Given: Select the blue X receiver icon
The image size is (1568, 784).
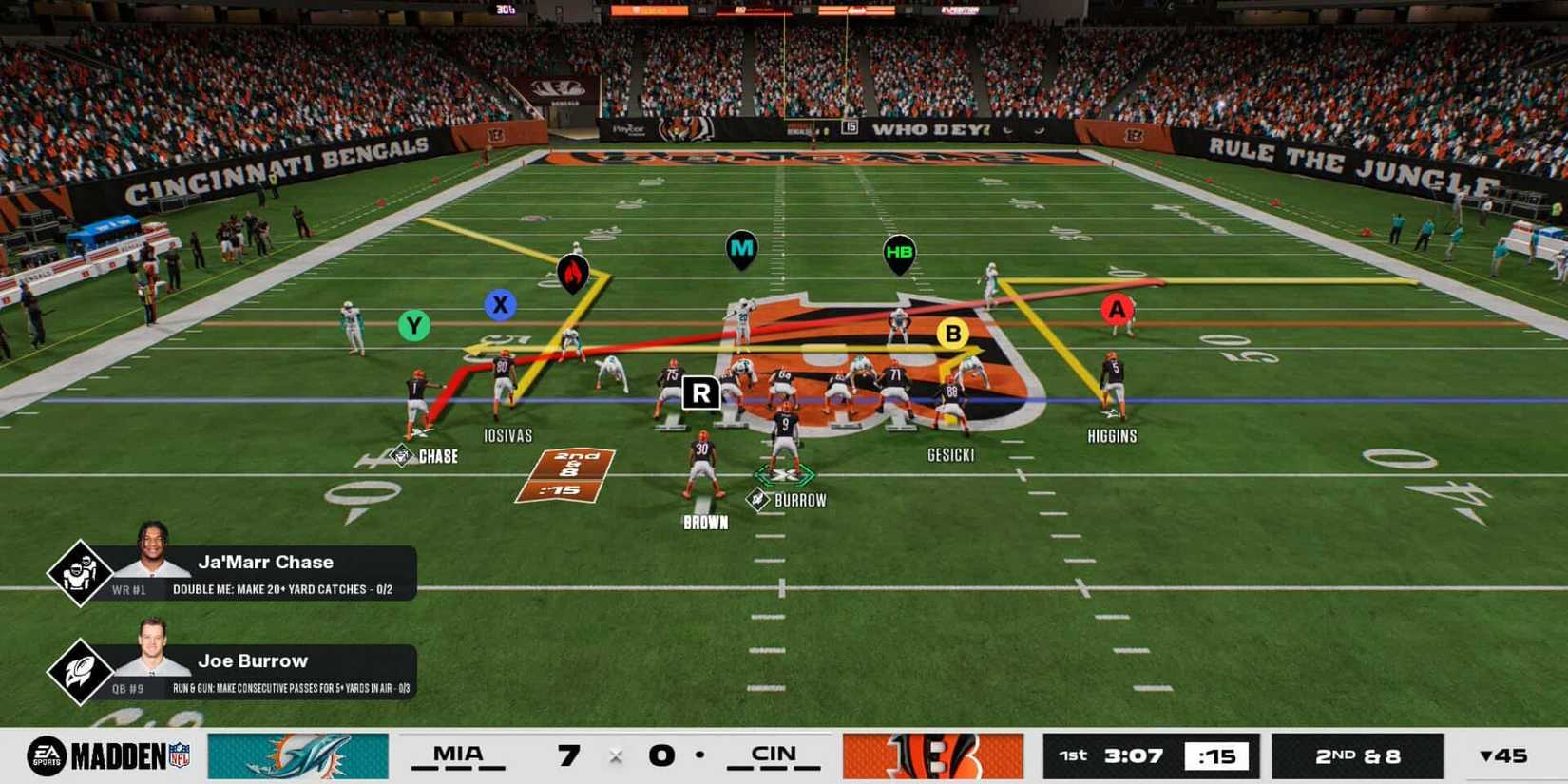Looking at the screenshot, I should 500,306.
